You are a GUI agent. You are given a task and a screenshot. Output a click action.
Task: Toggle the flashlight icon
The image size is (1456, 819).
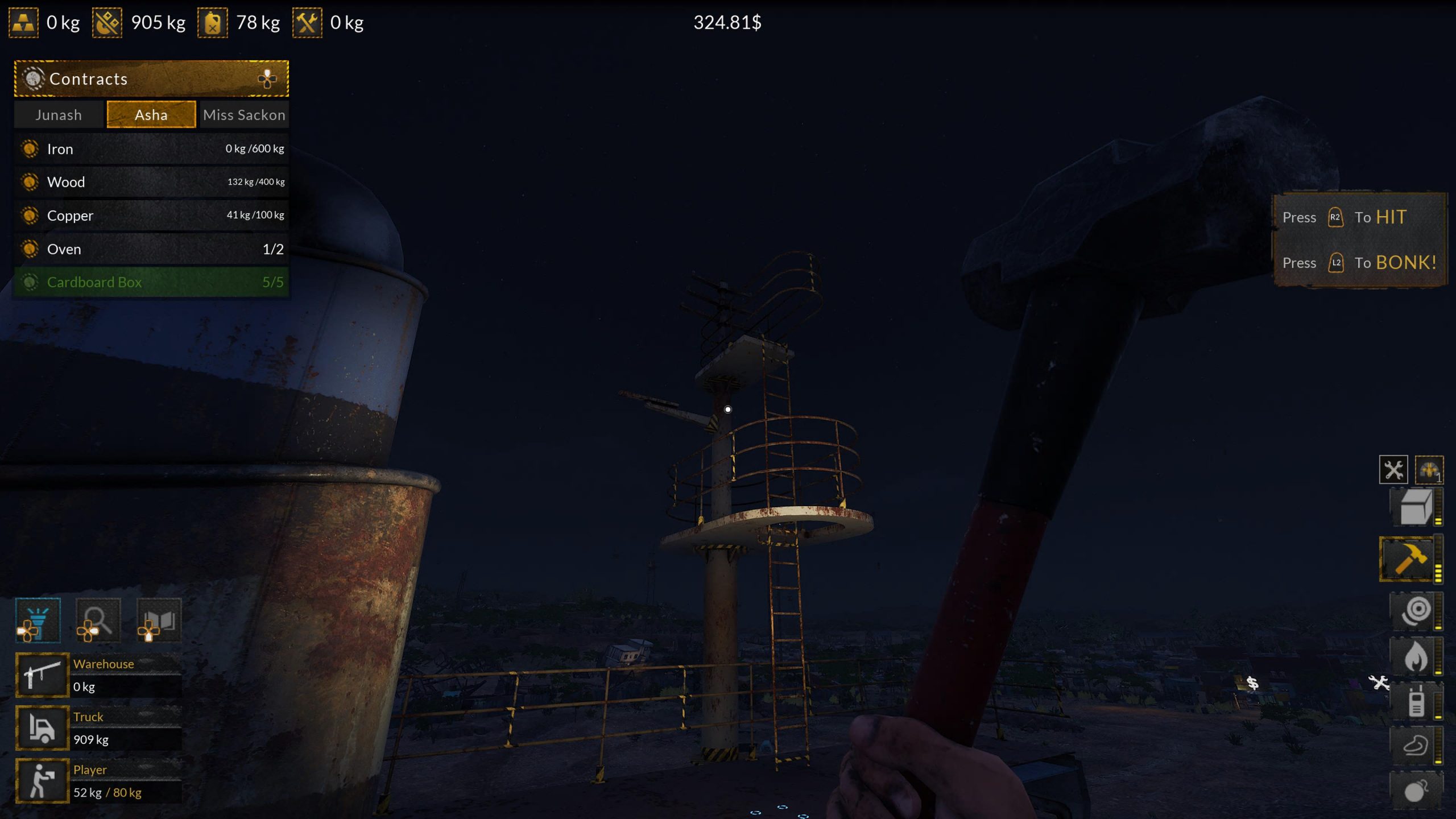pyautogui.click(x=38, y=620)
